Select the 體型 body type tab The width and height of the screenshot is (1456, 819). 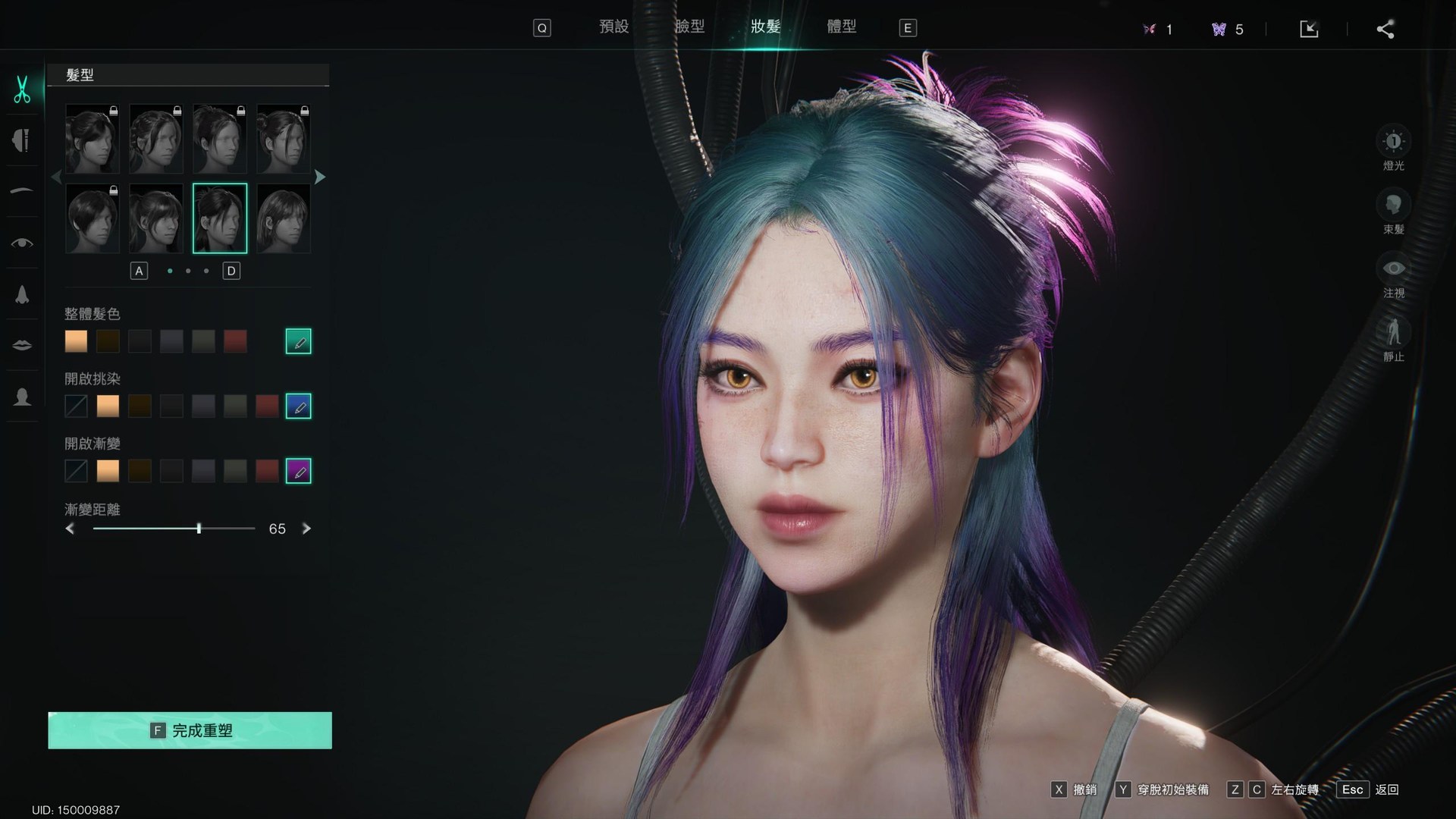(x=841, y=27)
